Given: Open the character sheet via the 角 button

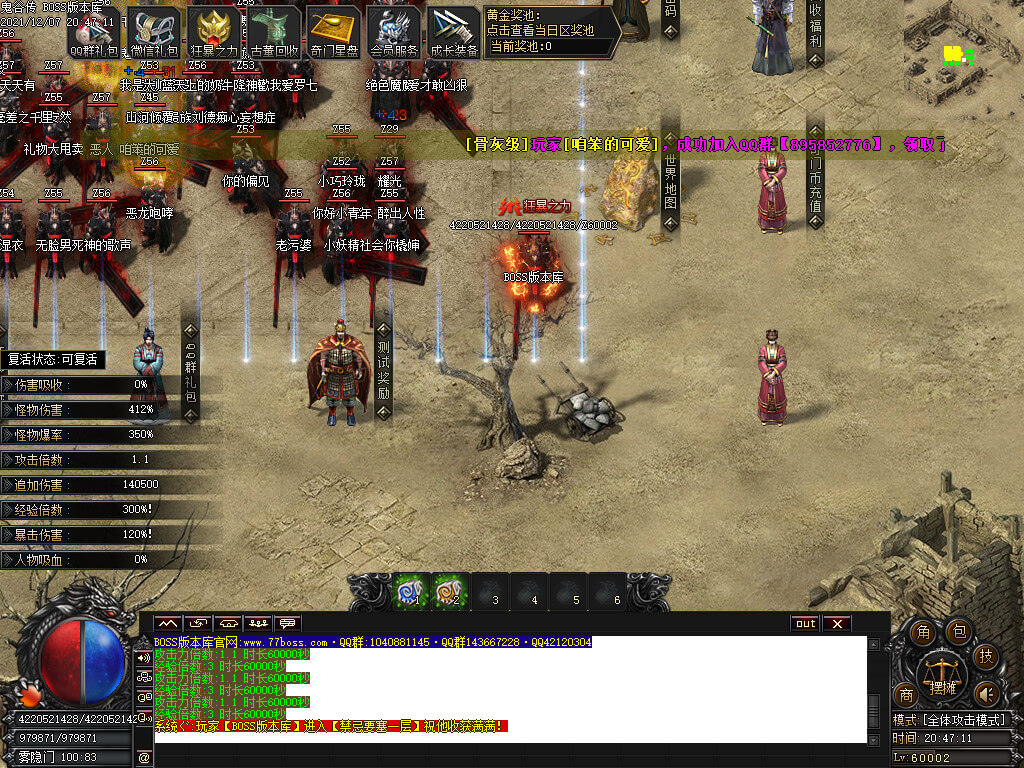Looking at the screenshot, I should coord(924,632).
